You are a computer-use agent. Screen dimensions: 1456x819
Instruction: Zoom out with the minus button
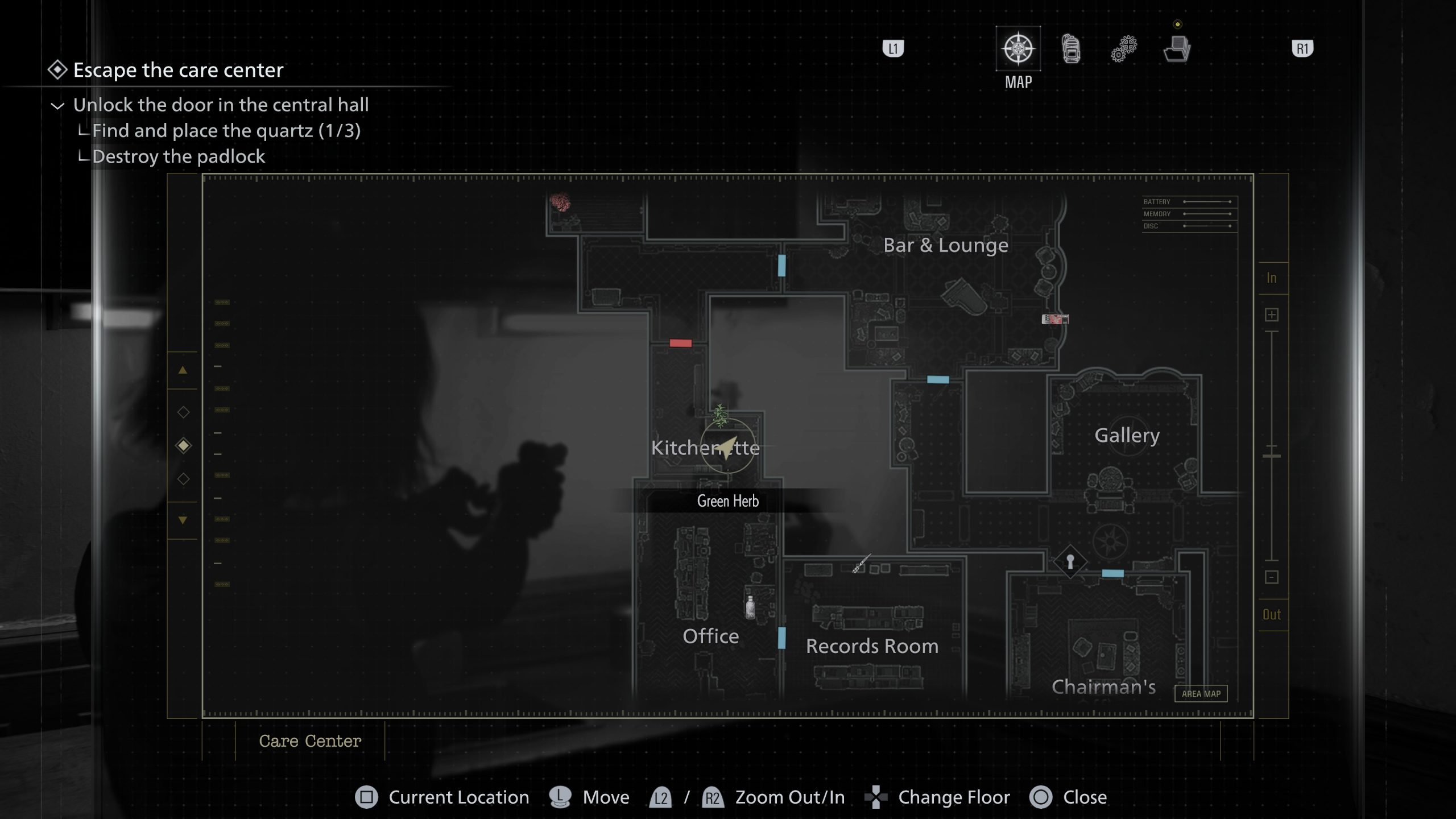pyautogui.click(x=1272, y=577)
